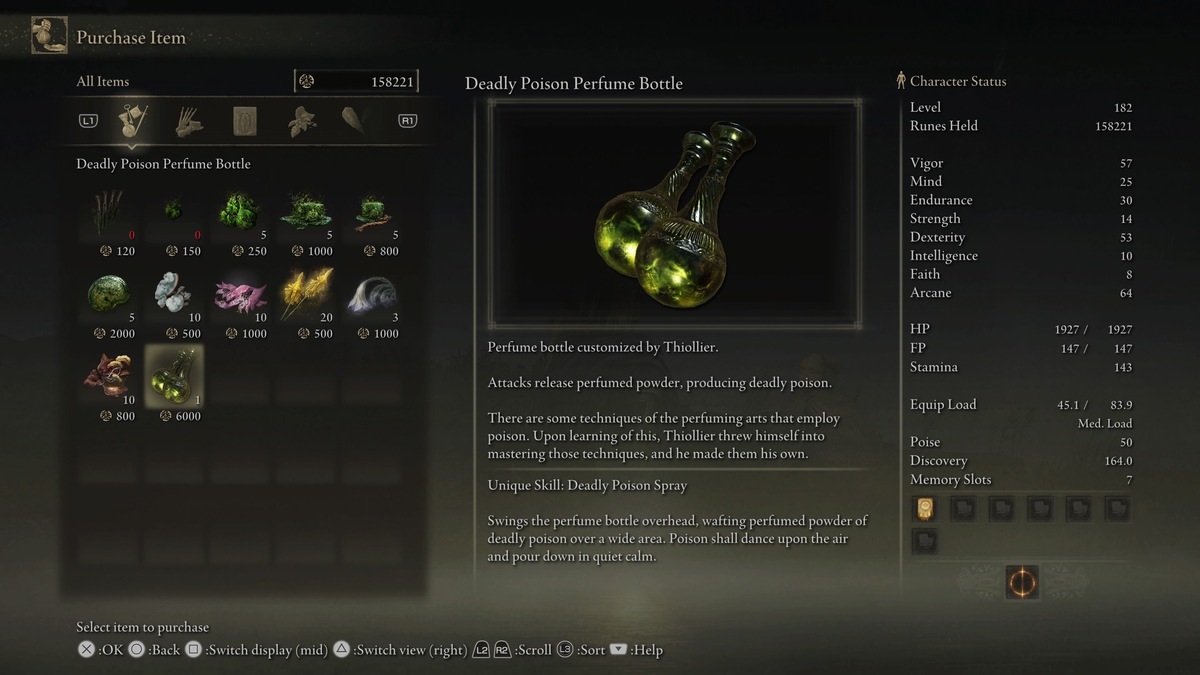Click the glowing orange ring icon
Viewport: 1200px width, 675px height.
pos(1021,582)
